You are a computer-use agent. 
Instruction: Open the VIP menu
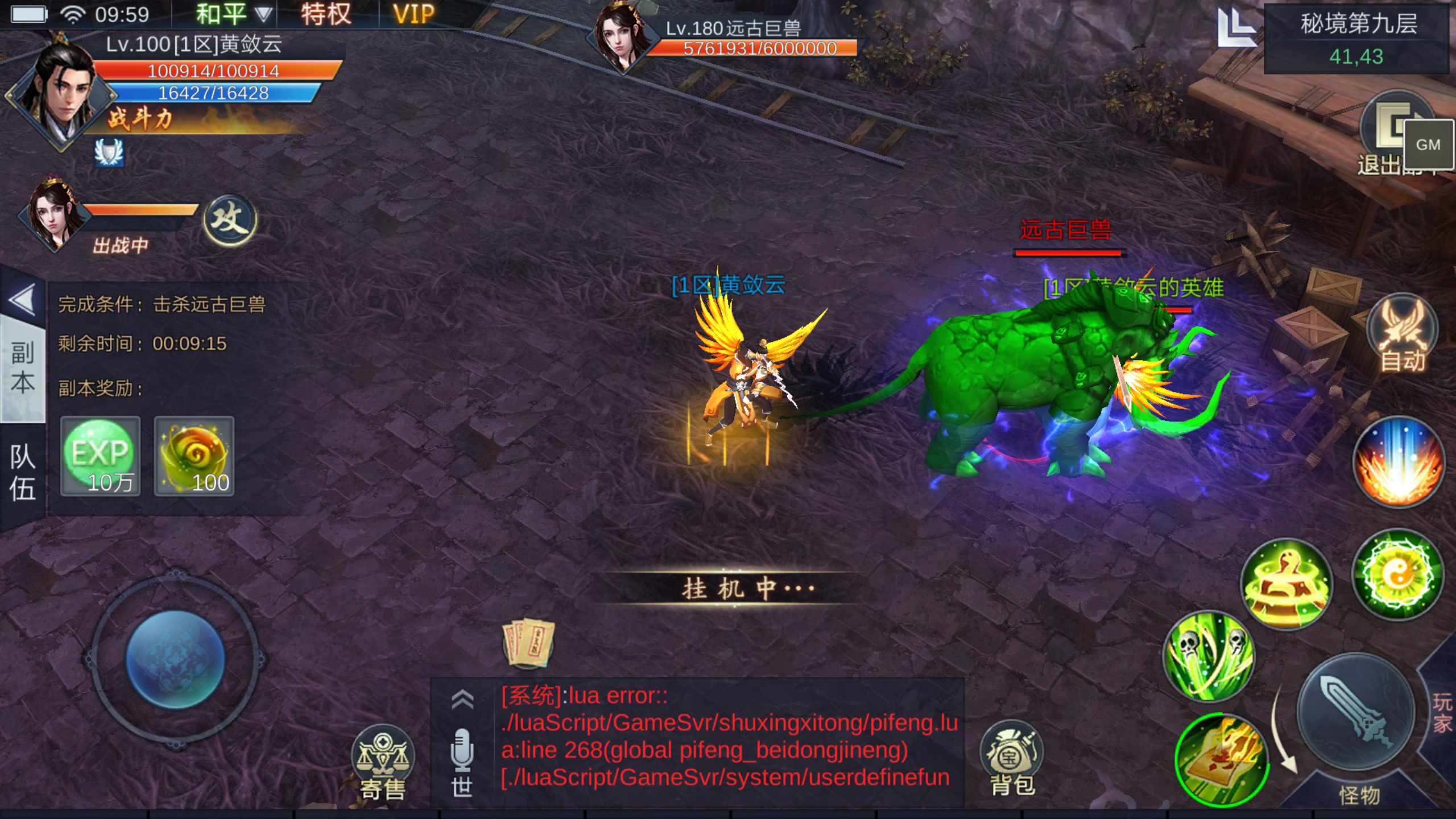[413, 14]
